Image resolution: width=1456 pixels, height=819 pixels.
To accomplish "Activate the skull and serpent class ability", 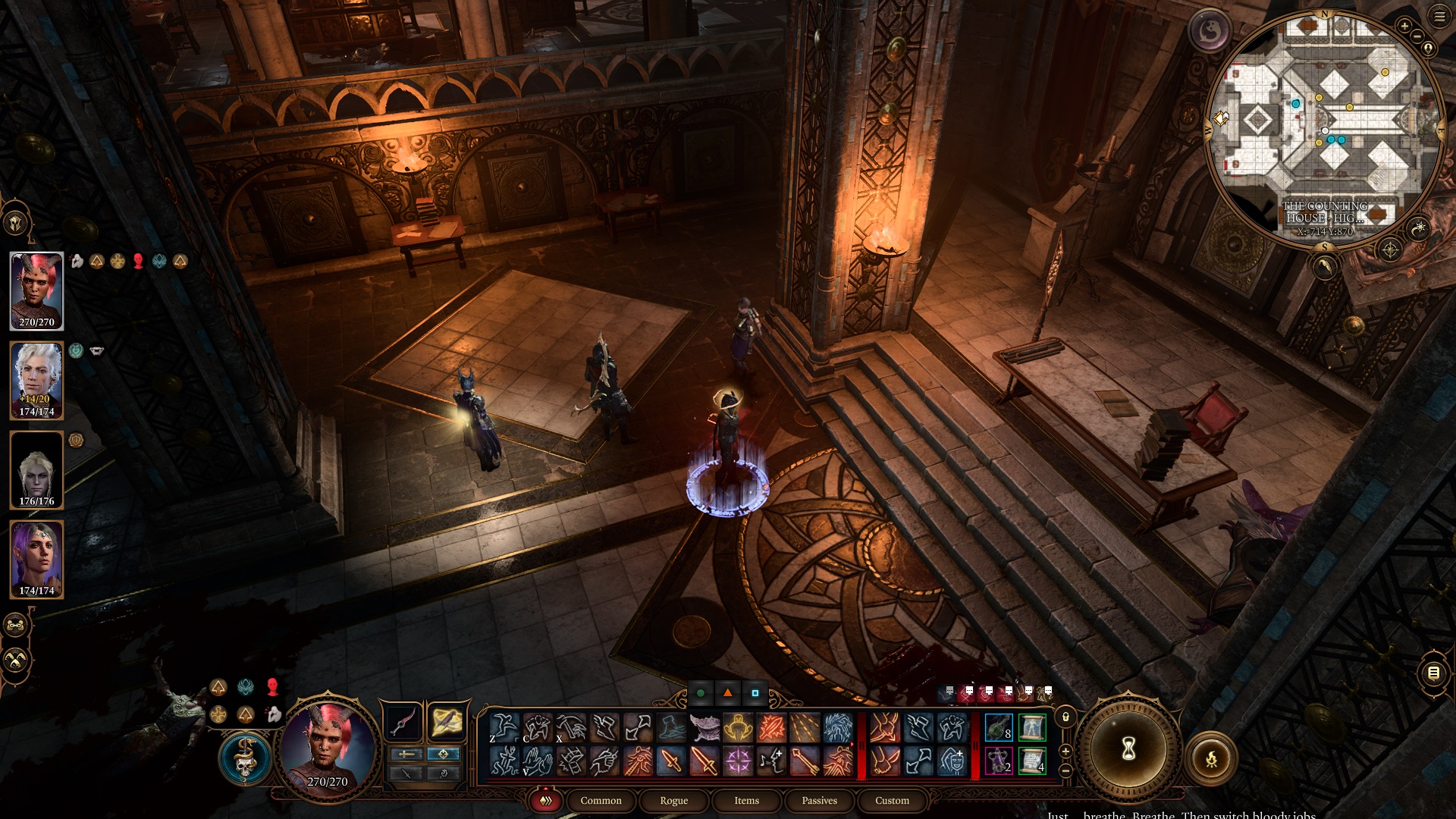I will pos(245,758).
